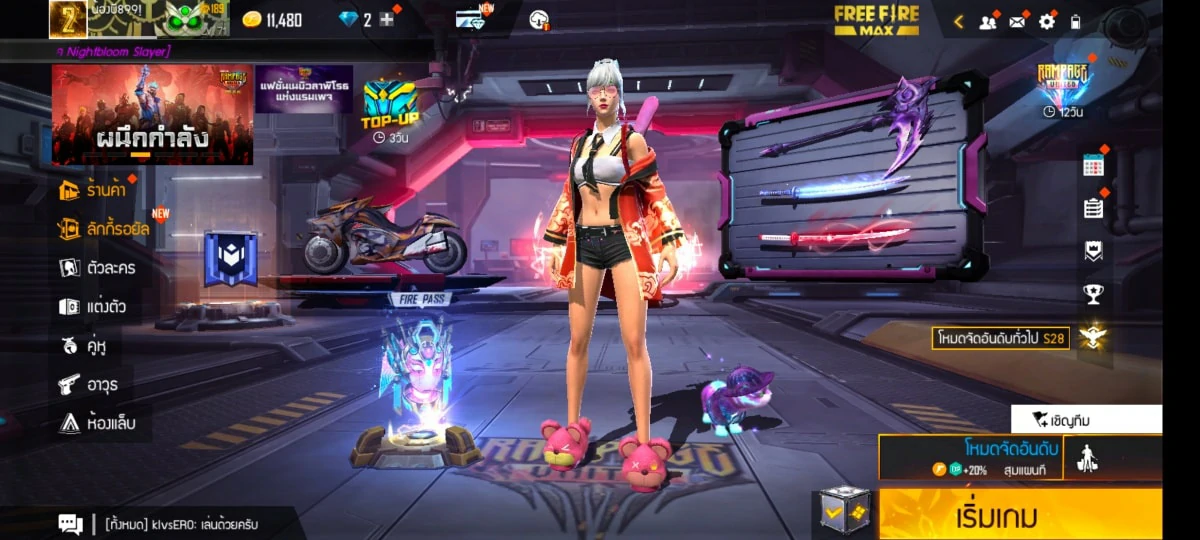Image resolution: width=1200 pixels, height=540 pixels.
Task: Change game mode via โหมดจัดอันดับ panel
Action: click(x=969, y=457)
